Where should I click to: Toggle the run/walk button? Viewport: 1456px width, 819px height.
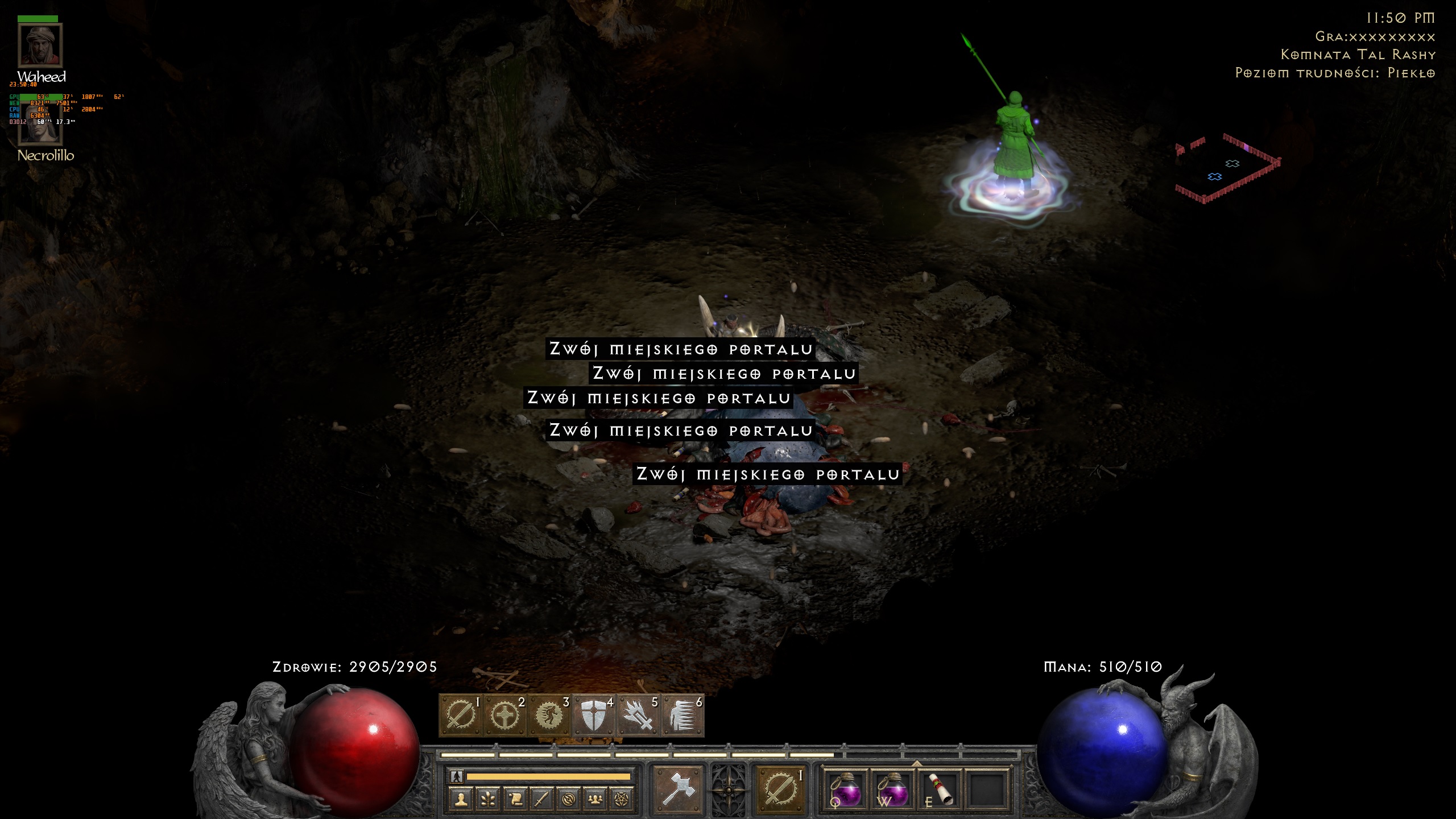tap(456, 776)
